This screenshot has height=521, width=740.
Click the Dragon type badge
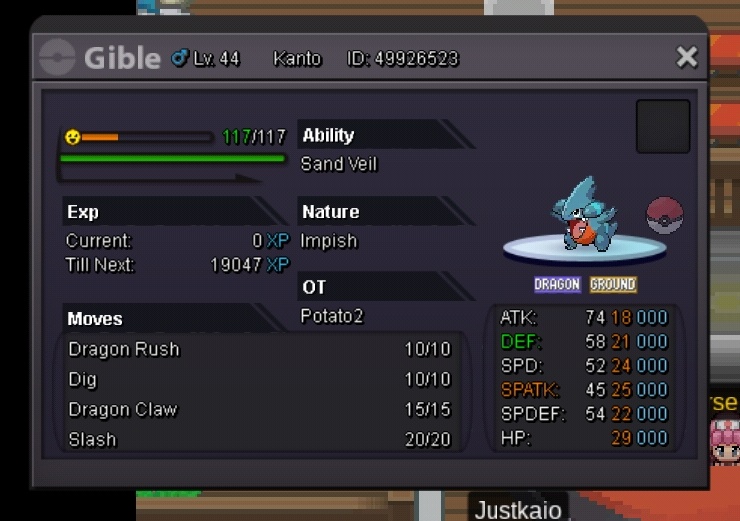tap(557, 284)
